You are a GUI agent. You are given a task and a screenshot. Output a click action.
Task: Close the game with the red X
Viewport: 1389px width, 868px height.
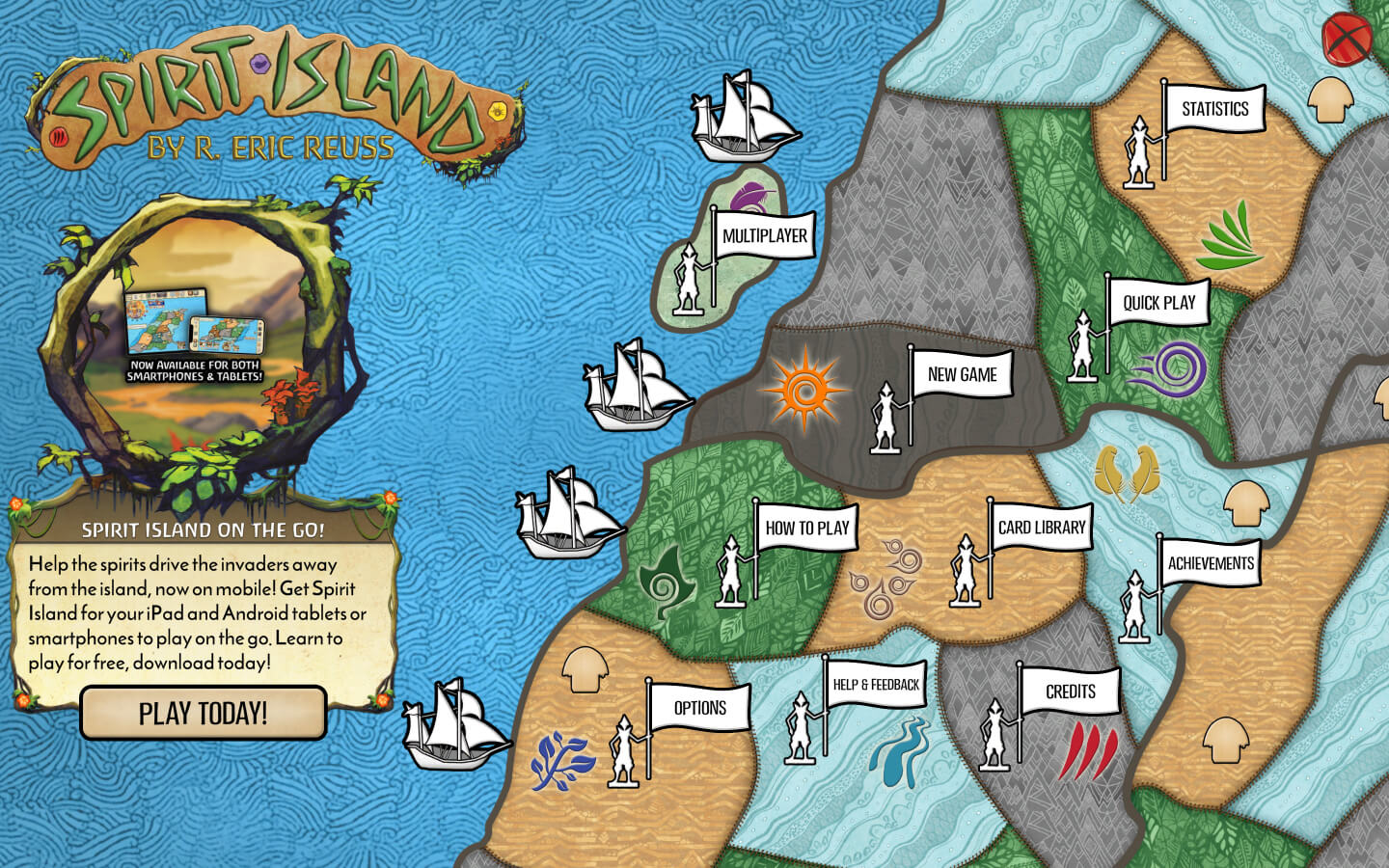click(x=1347, y=40)
